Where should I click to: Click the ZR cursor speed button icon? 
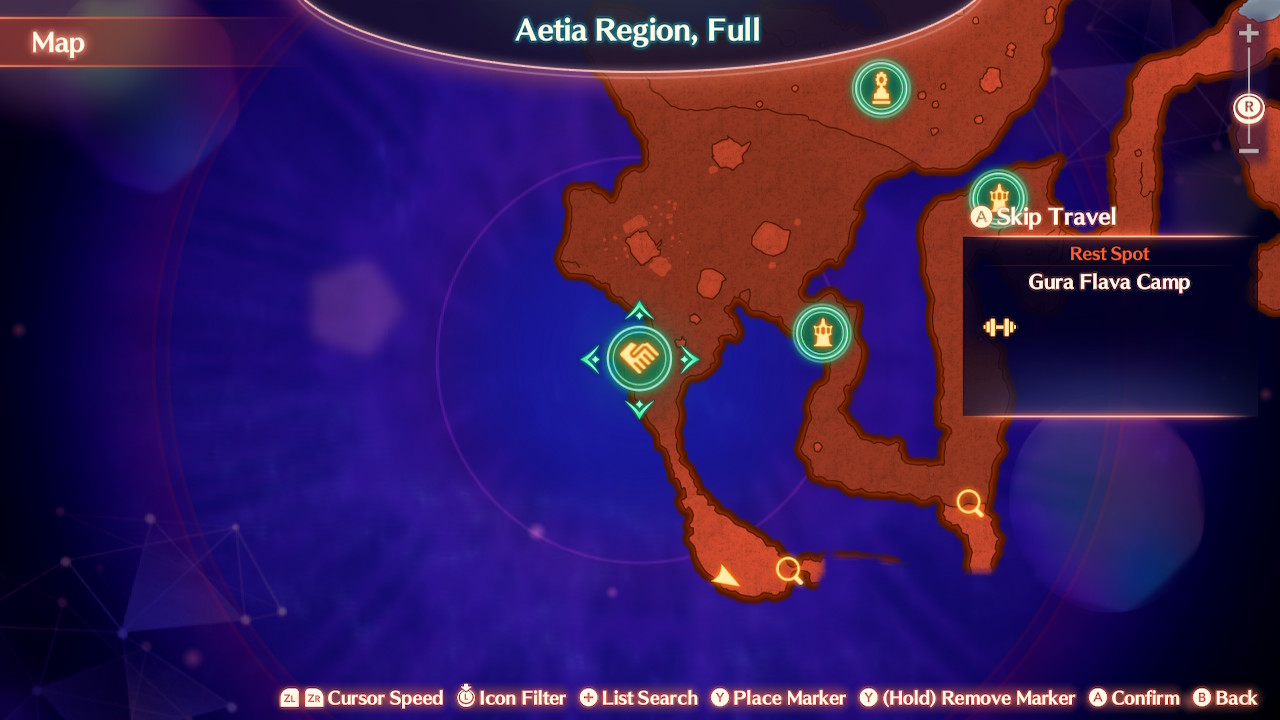[x=314, y=698]
